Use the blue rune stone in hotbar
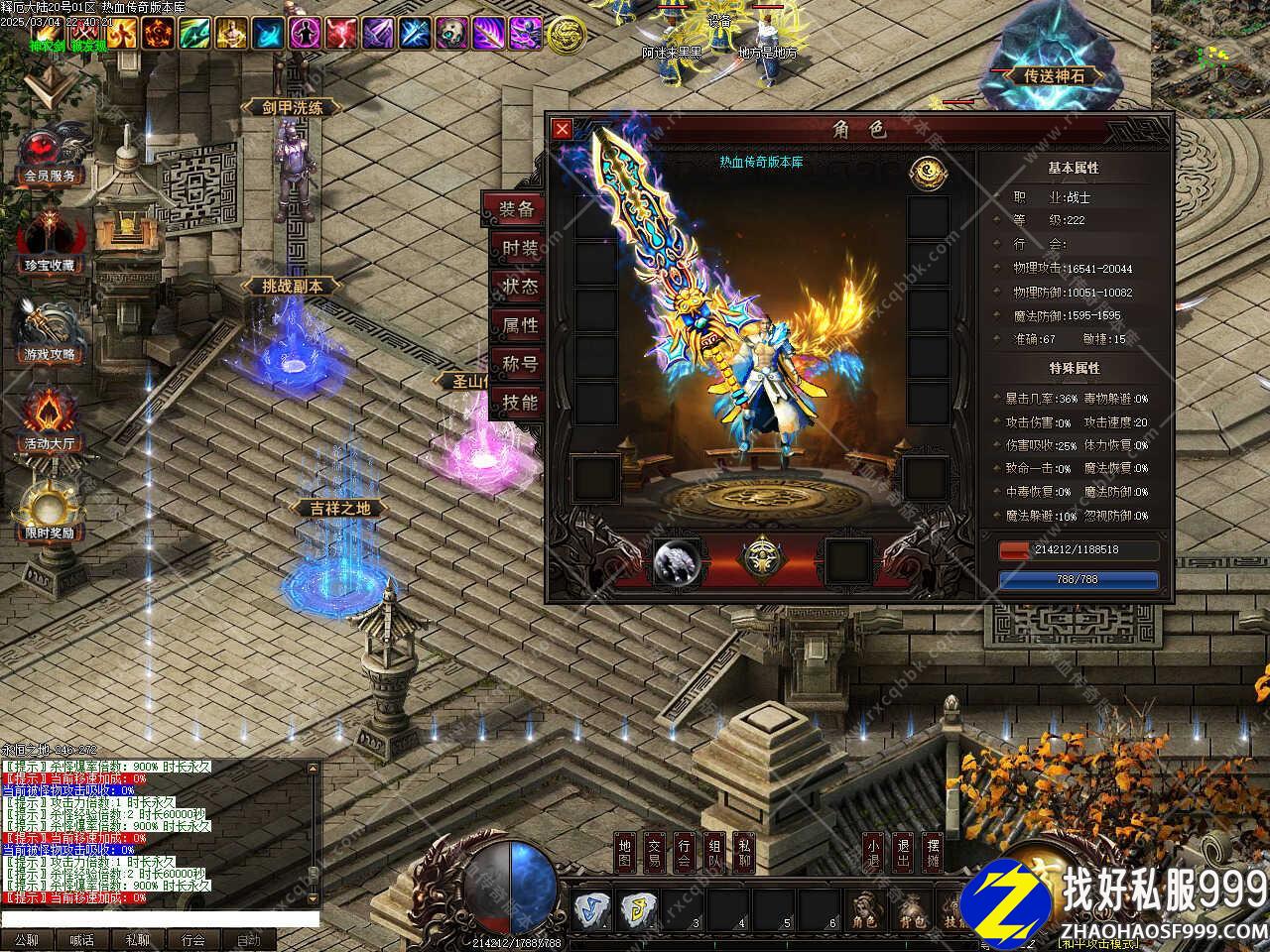Image resolution: width=1270 pixels, height=952 pixels. (x=590, y=909)
